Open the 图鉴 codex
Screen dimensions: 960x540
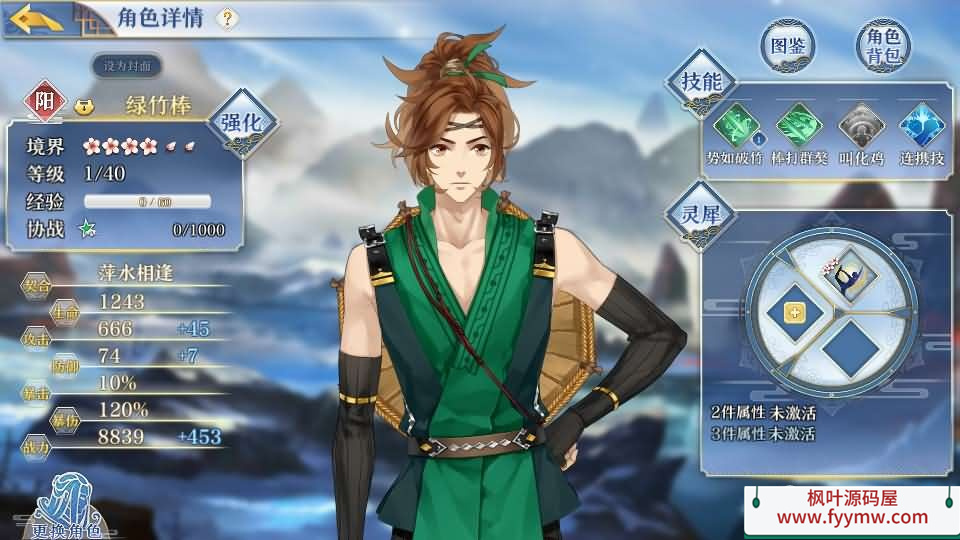[x=787, y=46]
